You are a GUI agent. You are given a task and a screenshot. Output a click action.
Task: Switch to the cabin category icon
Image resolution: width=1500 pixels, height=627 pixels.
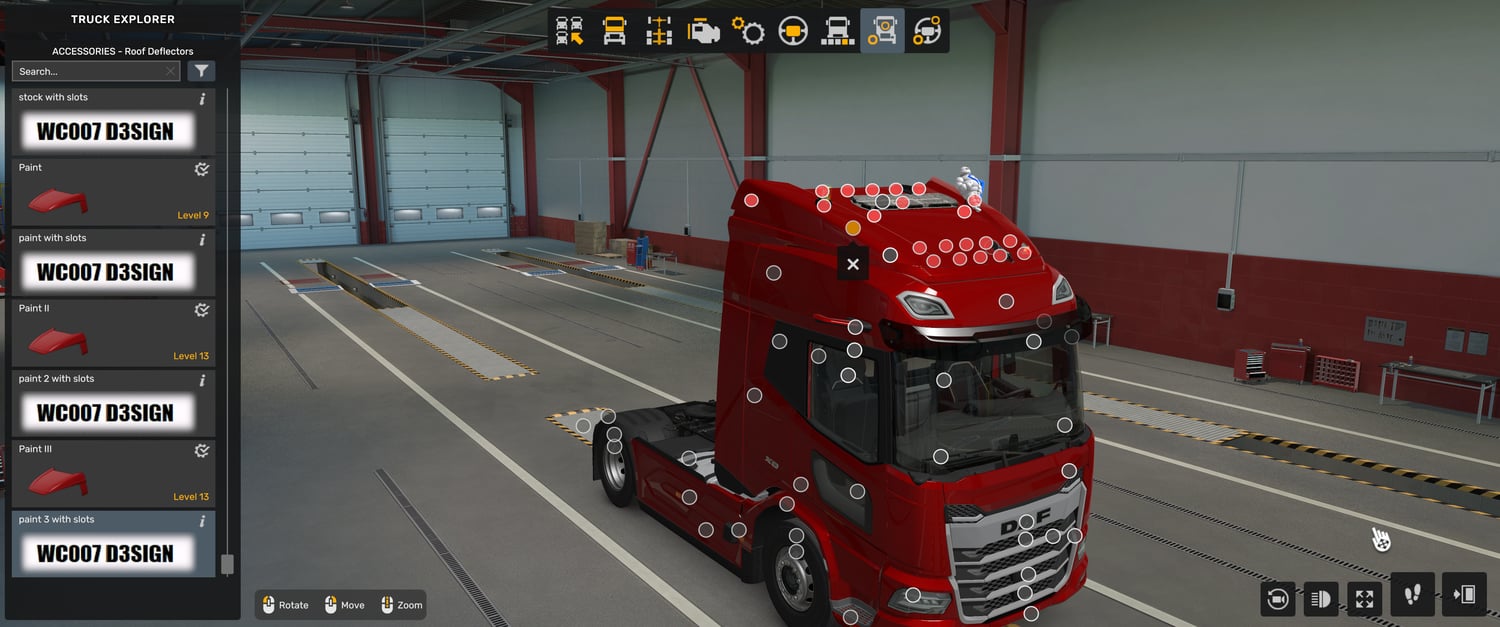614,31
